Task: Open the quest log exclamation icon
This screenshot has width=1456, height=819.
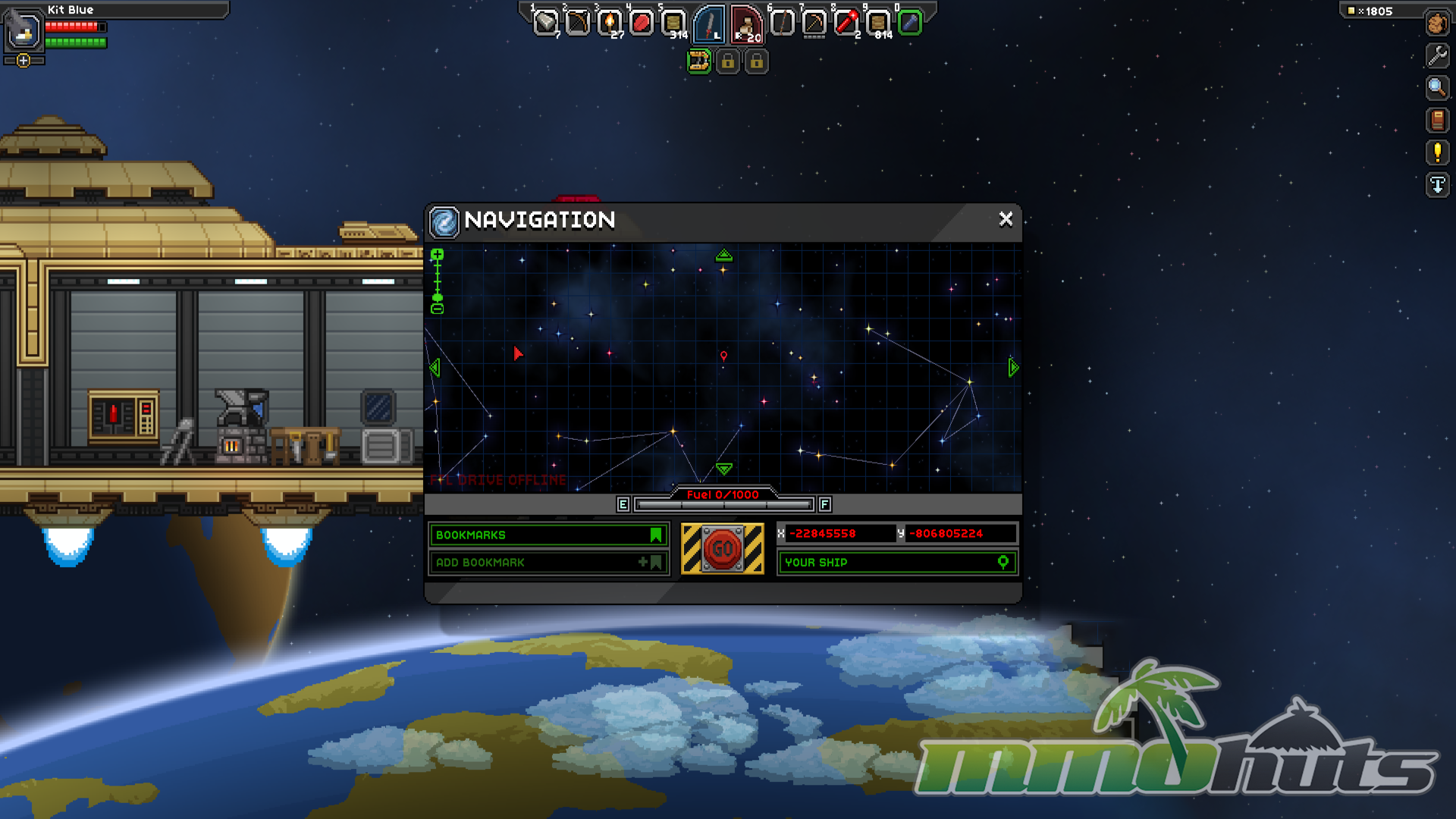Action: coord(1437,152)
